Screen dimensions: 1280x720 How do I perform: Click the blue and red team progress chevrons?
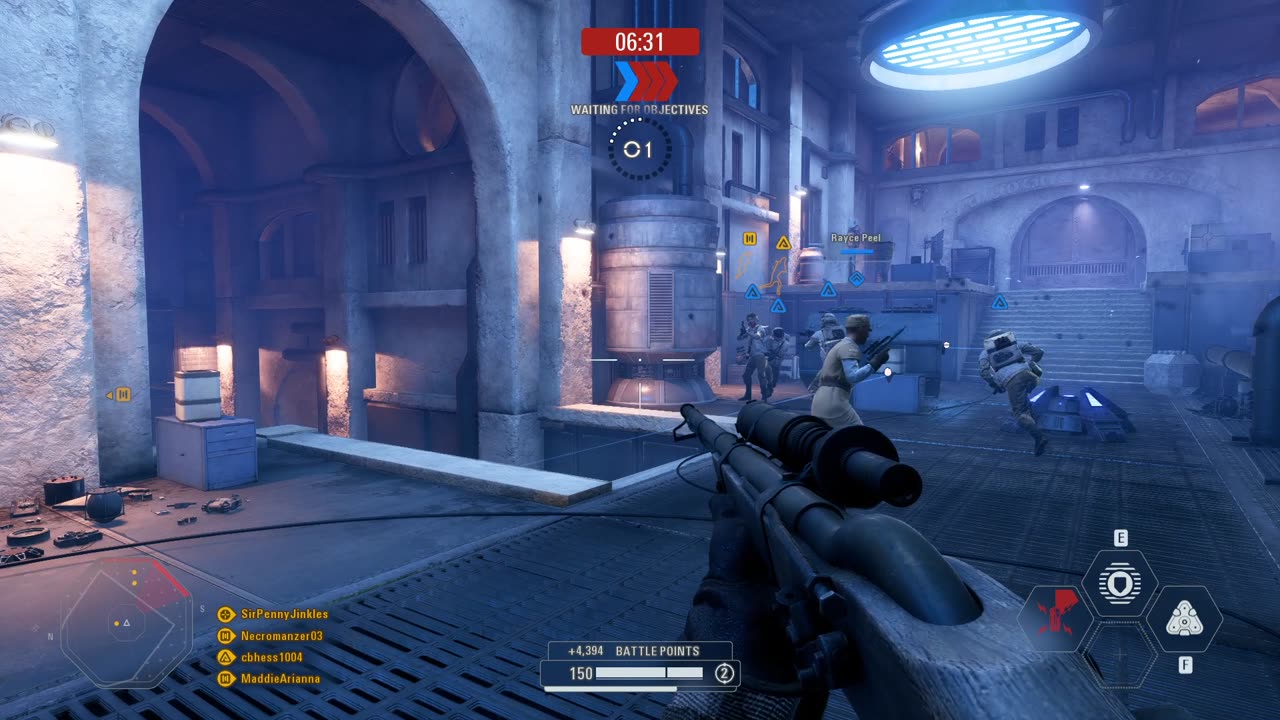pyautogui.click(x=645, y=81)
